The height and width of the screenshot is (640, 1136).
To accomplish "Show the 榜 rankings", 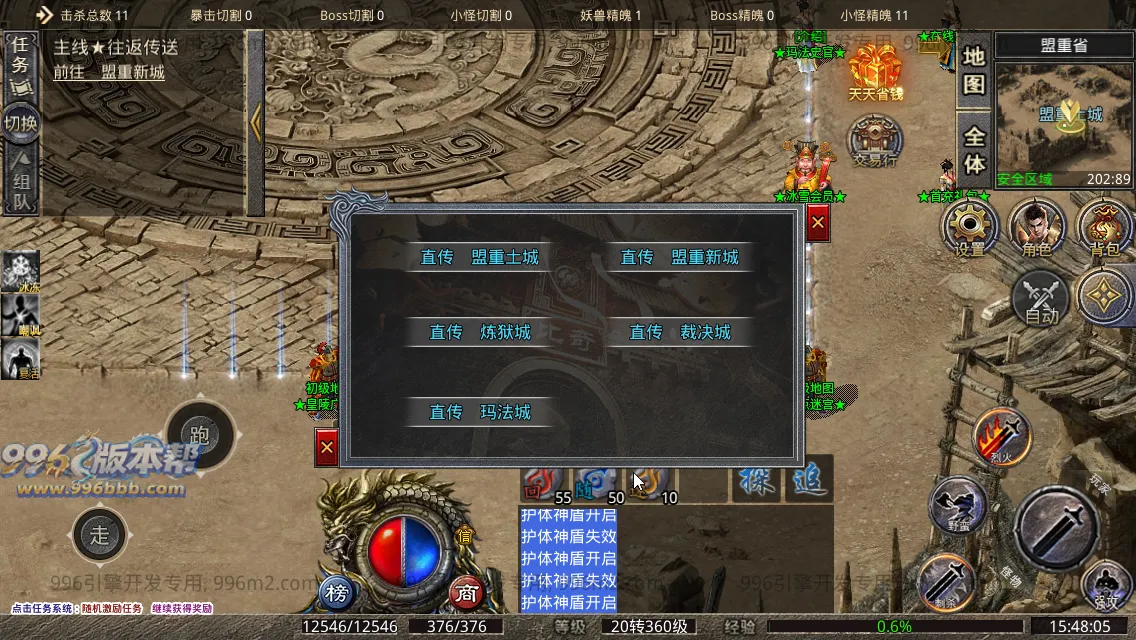I will pyautogui.click(x=338, y=593).
